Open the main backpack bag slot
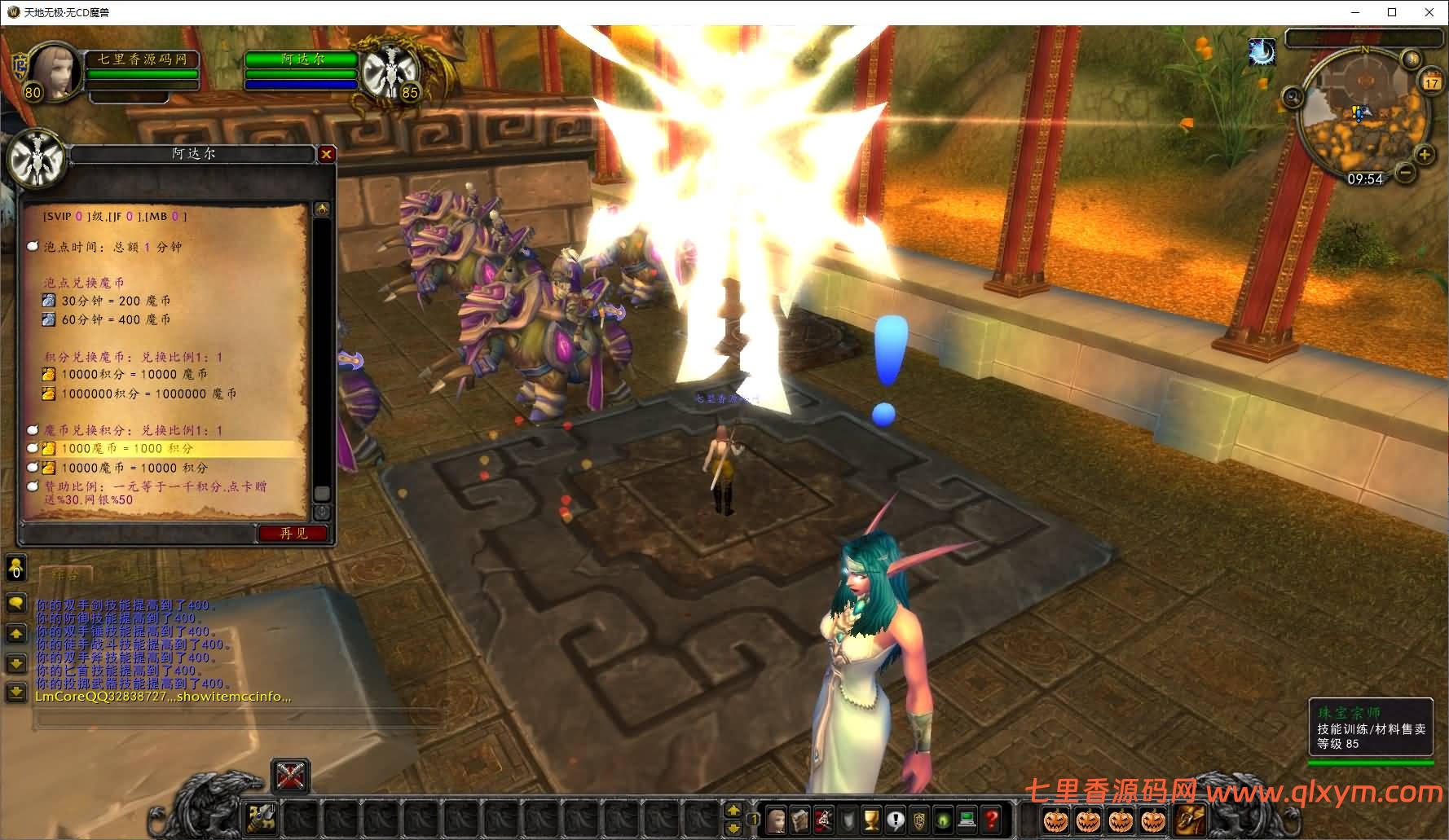Image resolution: width=1449 pixels, height=840 pixels. tap(1191, 819)
